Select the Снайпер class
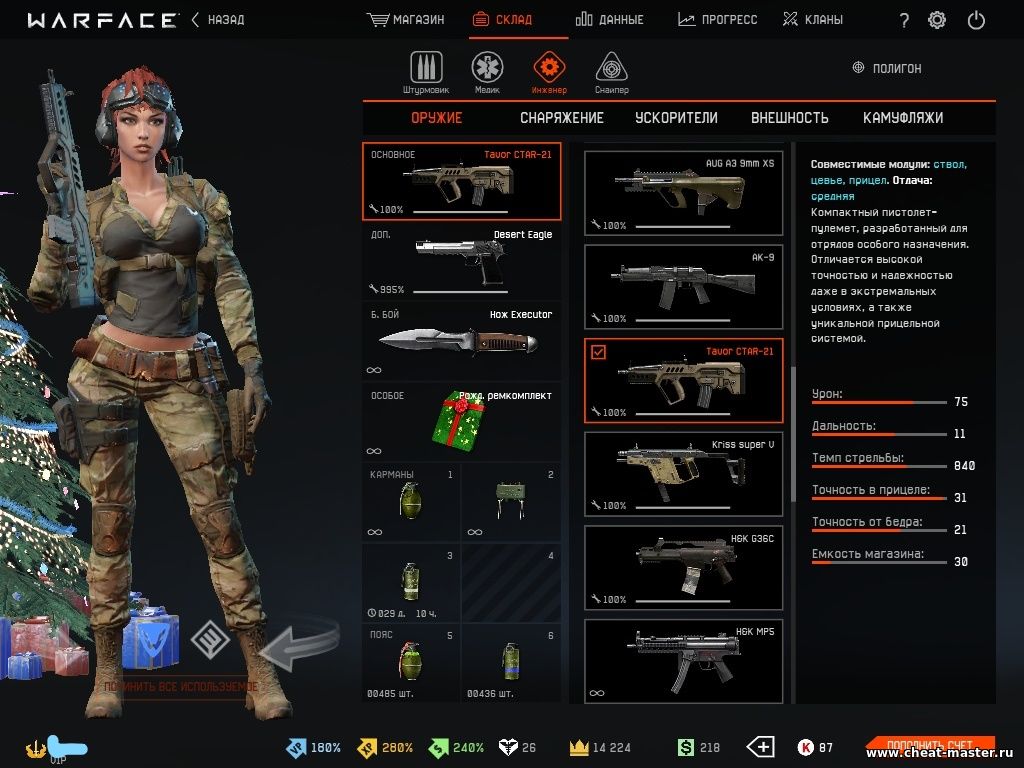Screen dimensions: 1024x768 (612, 72)
